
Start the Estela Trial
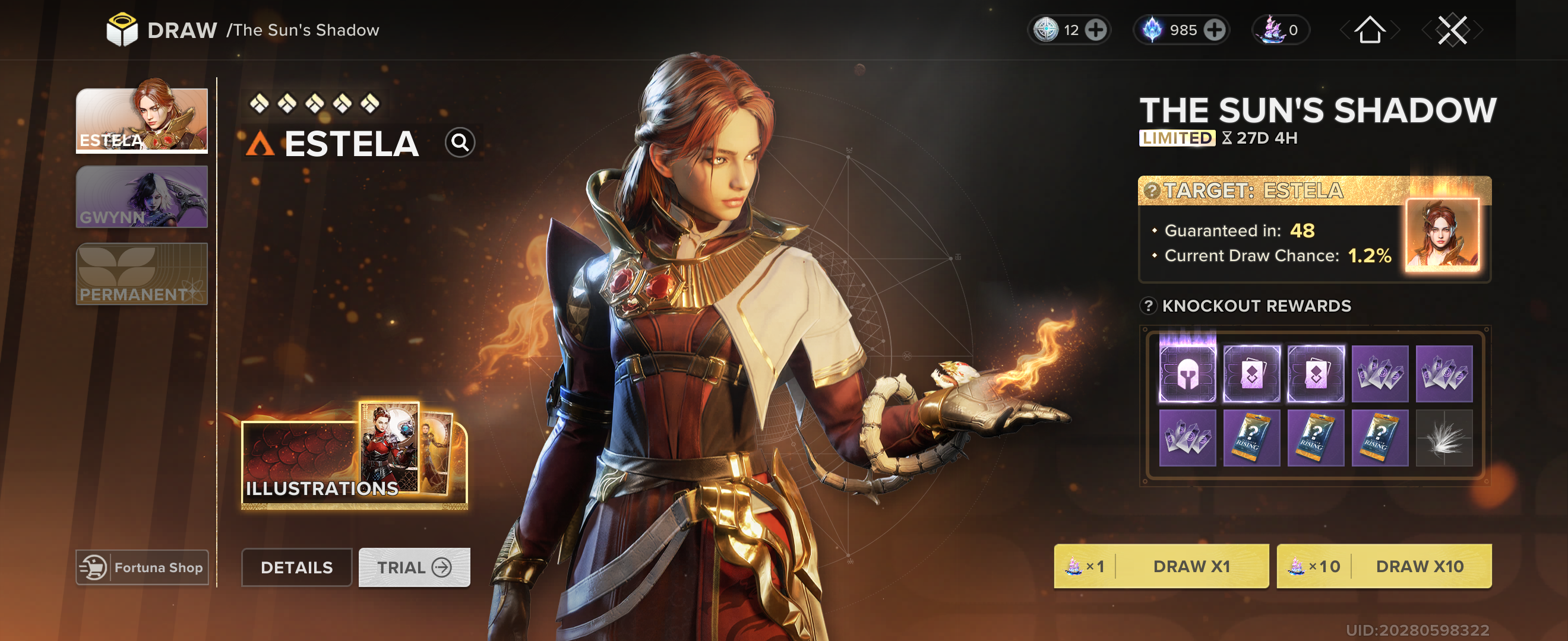point(414,567)
